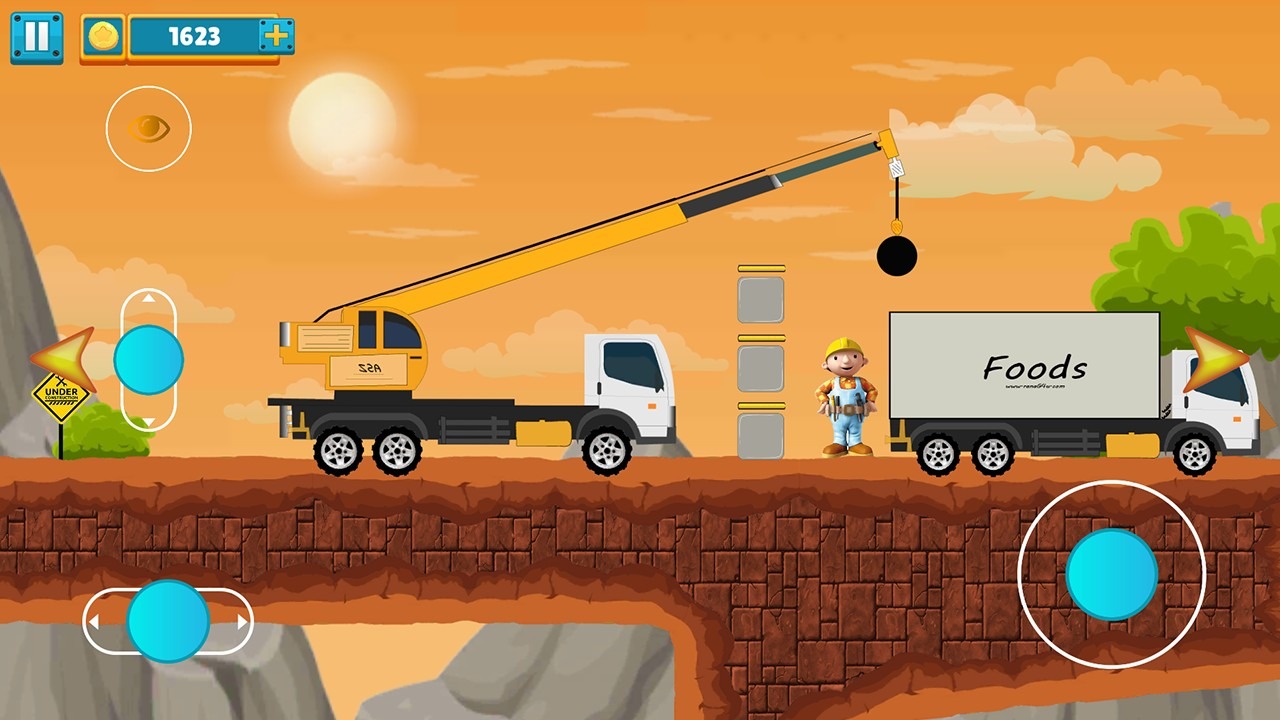Add more coins with the plus button
This screenshot has width=1280, height=720.
(x=275, y=37)
